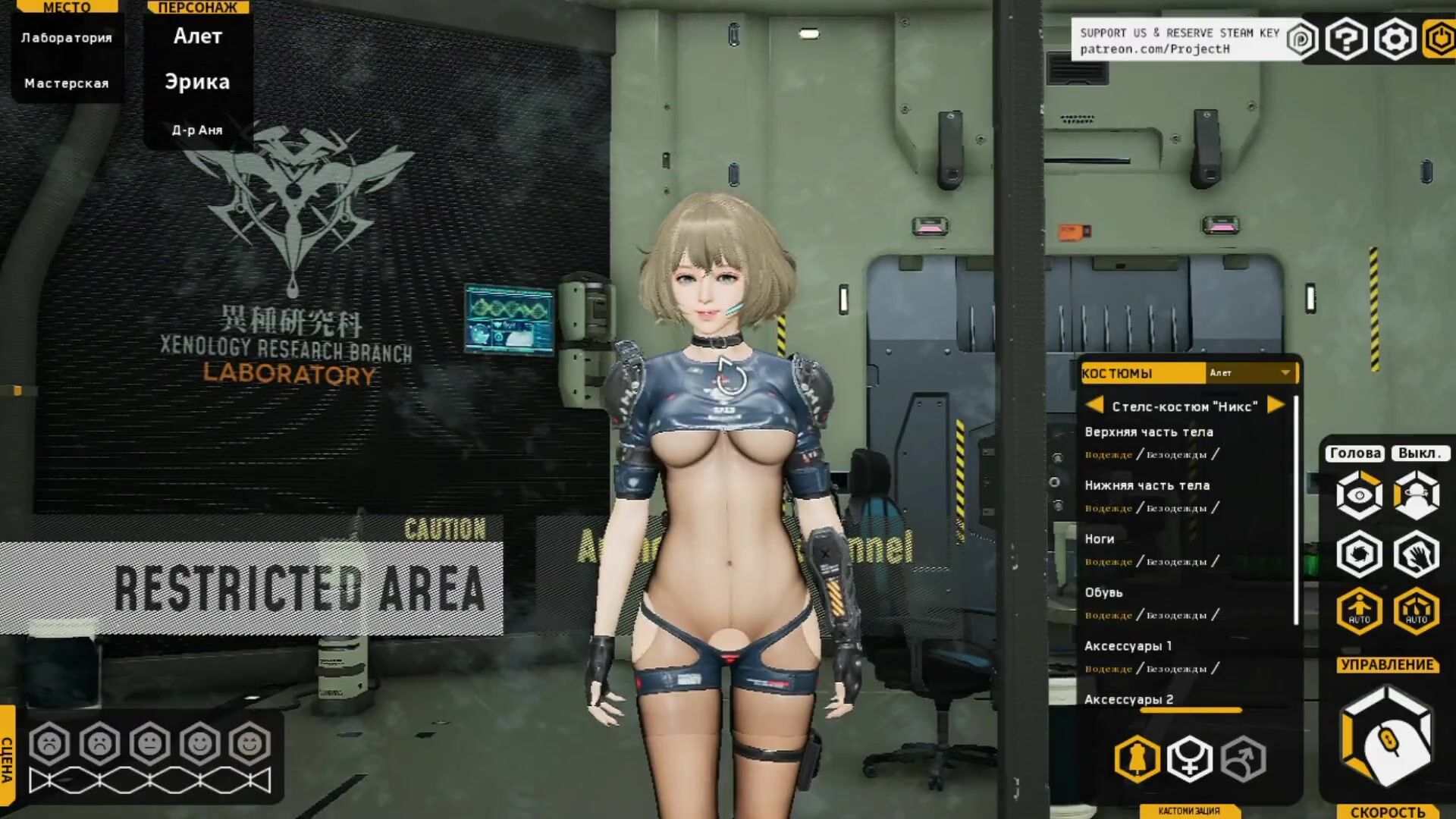Open the КАСТОМИЗАЦИЯ tab
Image resolution: width=1456 pixels, height=819 pixels.
click(x=1188, y=811)
